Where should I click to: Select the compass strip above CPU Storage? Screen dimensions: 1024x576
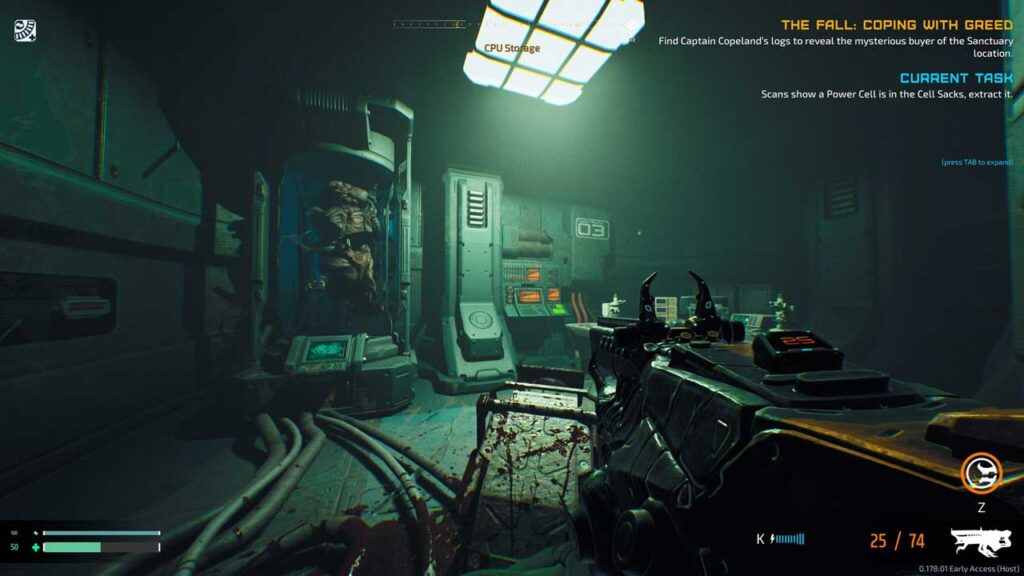(x=428, y=25)
